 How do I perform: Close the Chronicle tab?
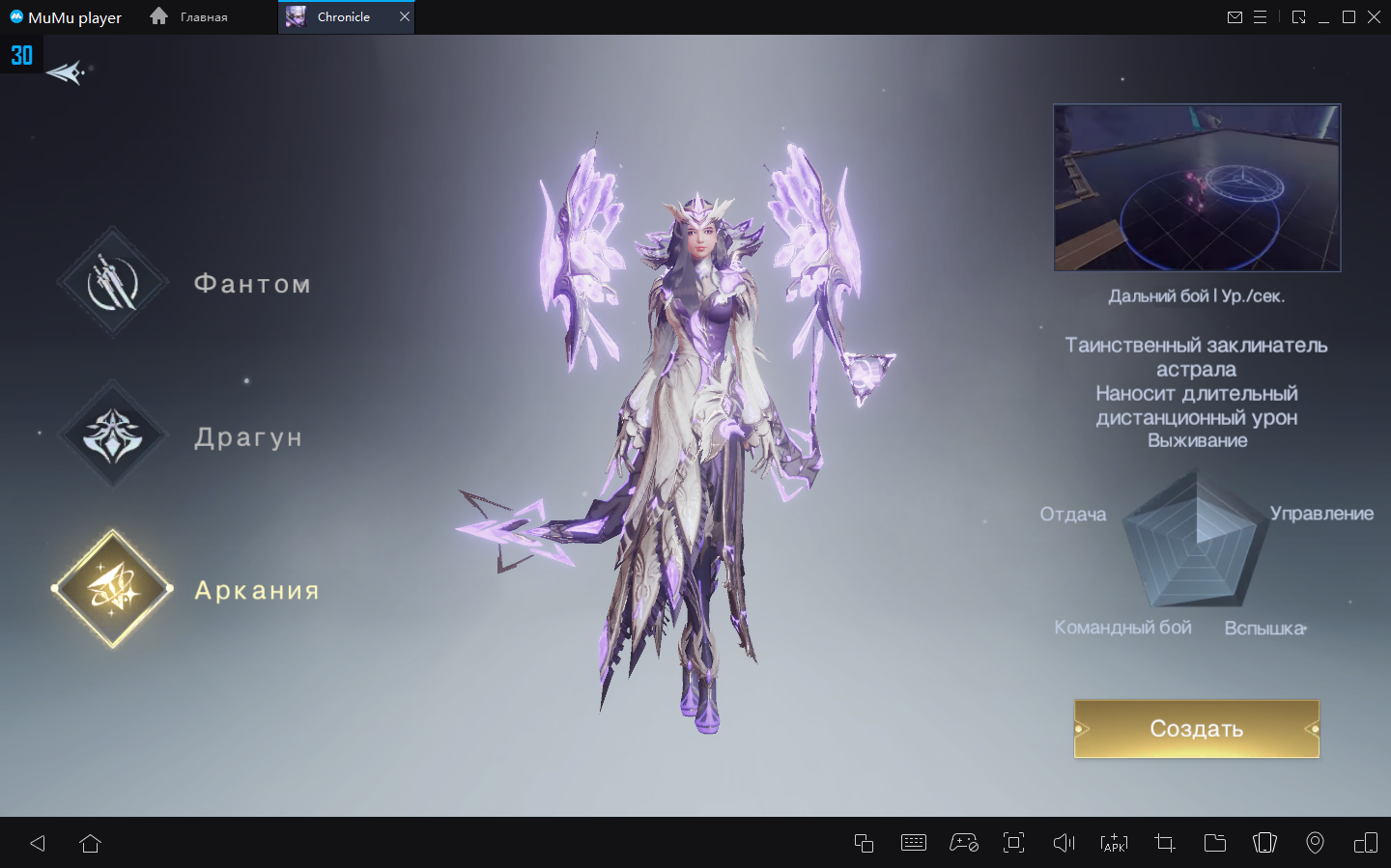pyautogui.click(x=405, y=16)
